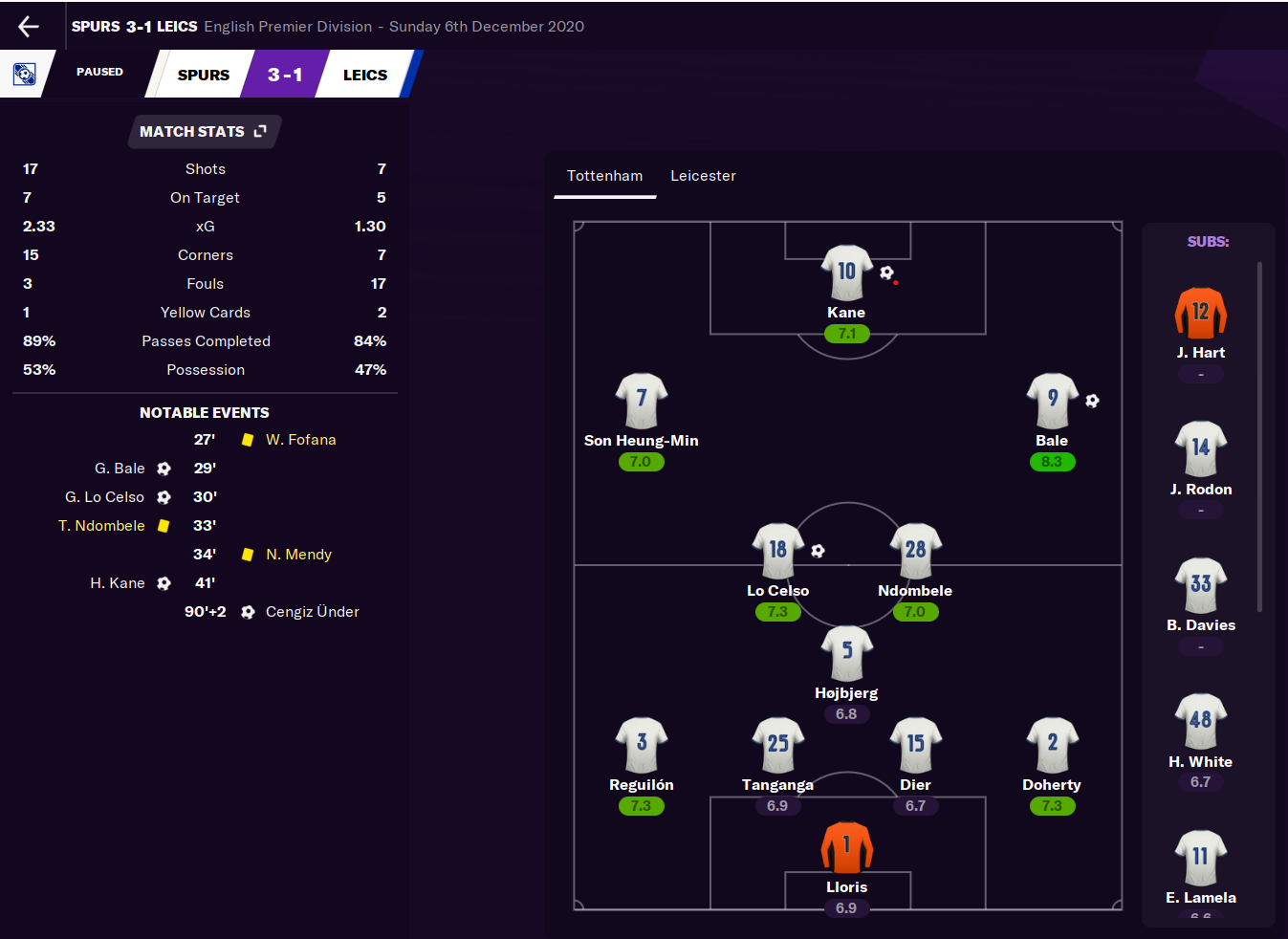Go back using the arrow button

point(29,27)
